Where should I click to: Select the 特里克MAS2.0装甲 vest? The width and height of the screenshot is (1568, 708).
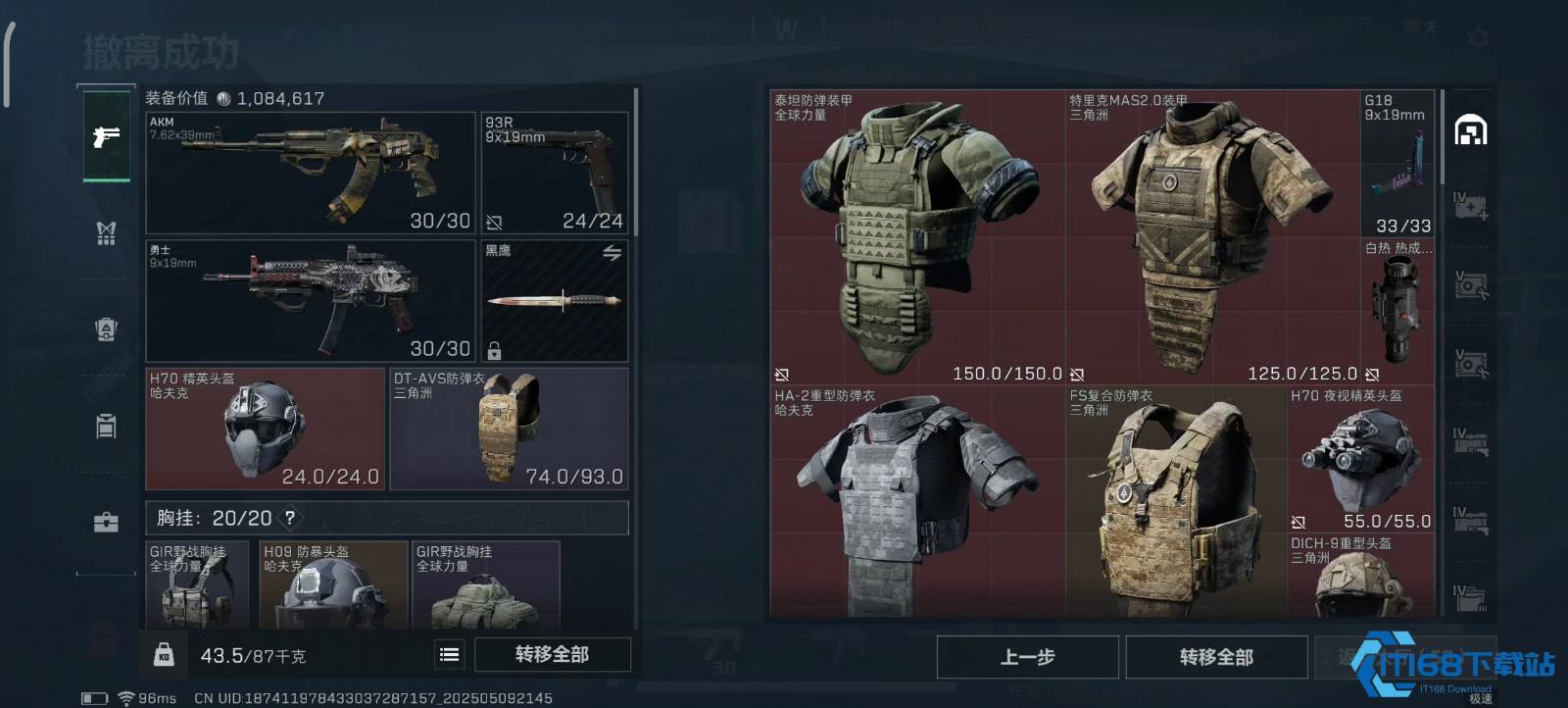click(1212, 237)
